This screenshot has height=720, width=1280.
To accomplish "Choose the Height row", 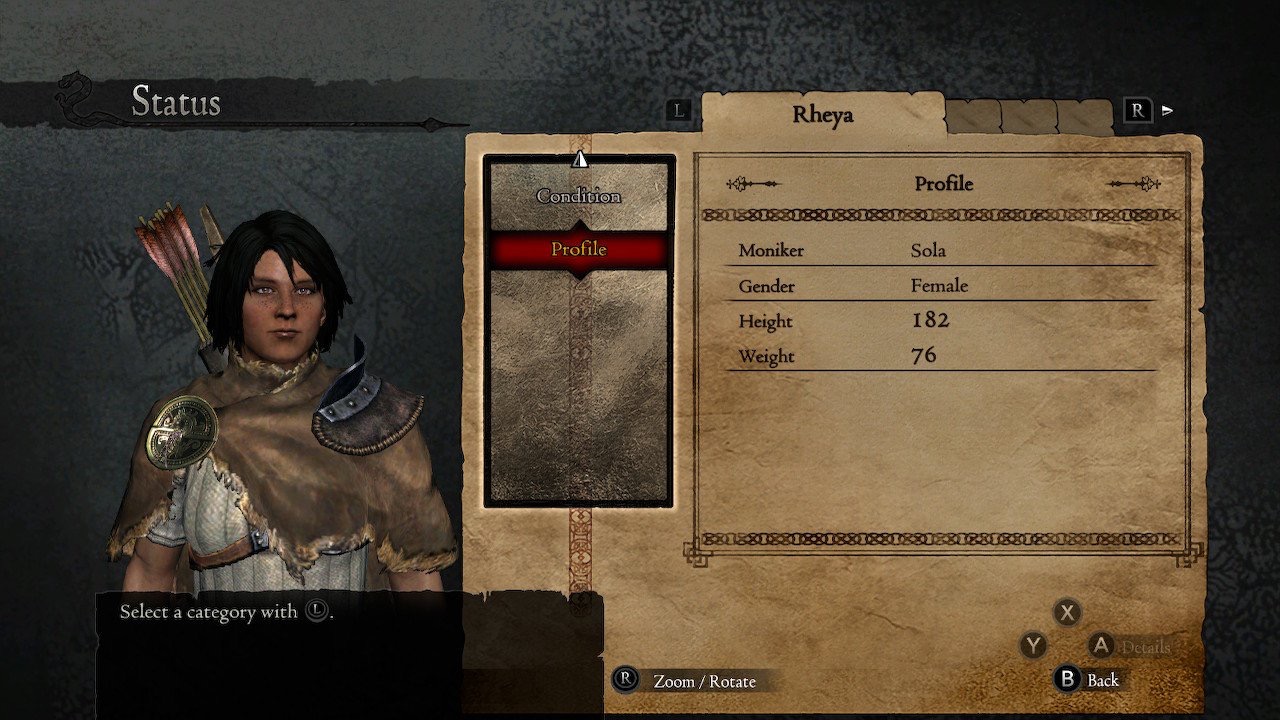I will [x=940, y=321].
